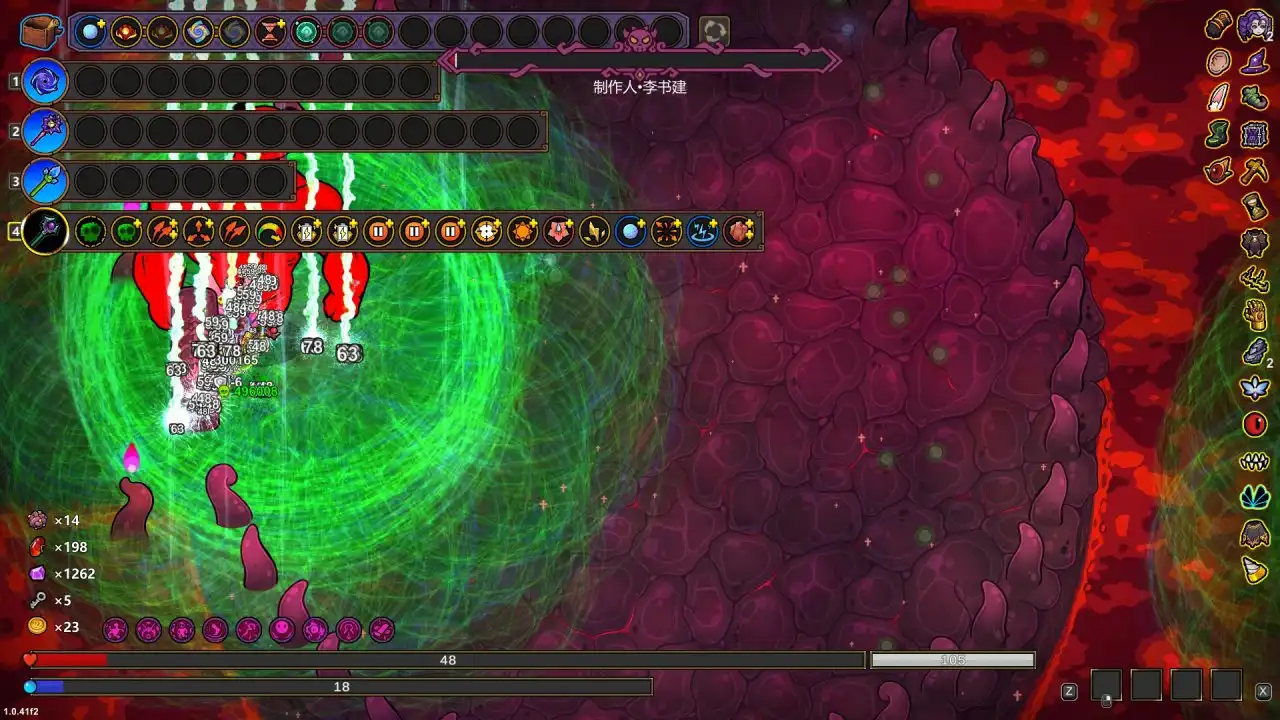Viewport: 1280px width, 720px height.
Task: Choose the pink lotus flower spell
Action: [x=557, y=232]
